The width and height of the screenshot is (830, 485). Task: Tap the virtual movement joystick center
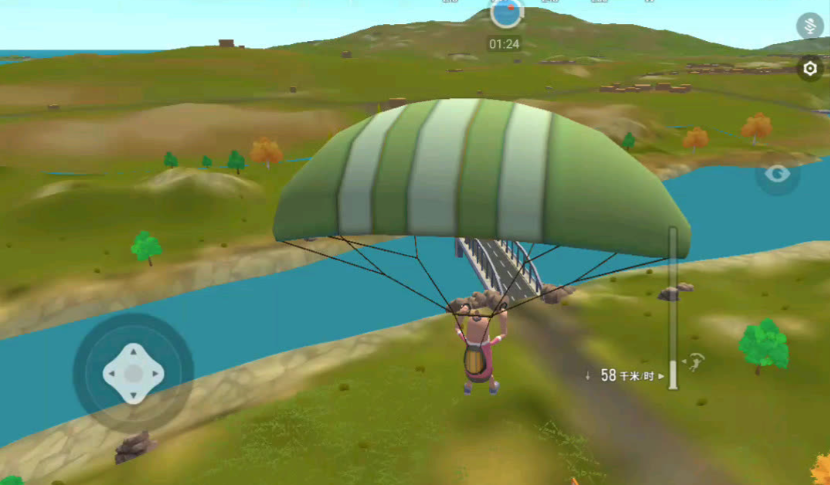pyautogui.click(x=133, y=373)
